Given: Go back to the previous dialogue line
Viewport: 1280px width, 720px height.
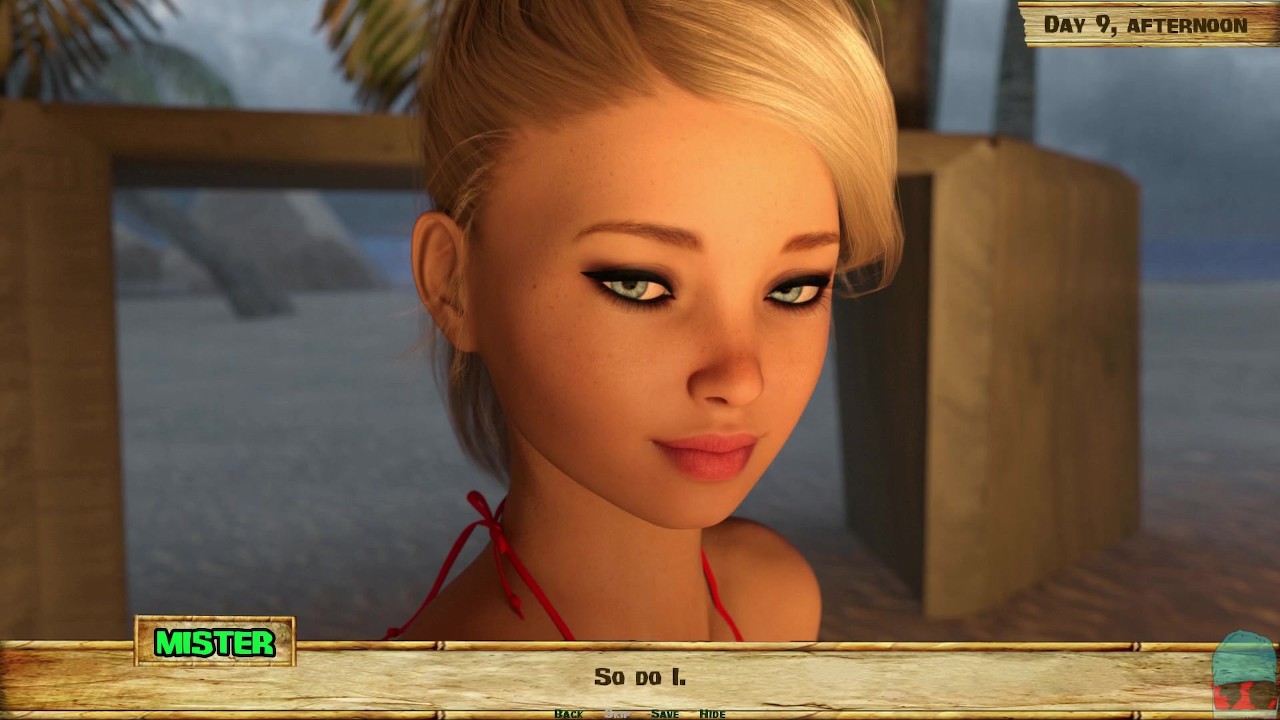Looking at the screenshot, I should click(x=568, y=714).
